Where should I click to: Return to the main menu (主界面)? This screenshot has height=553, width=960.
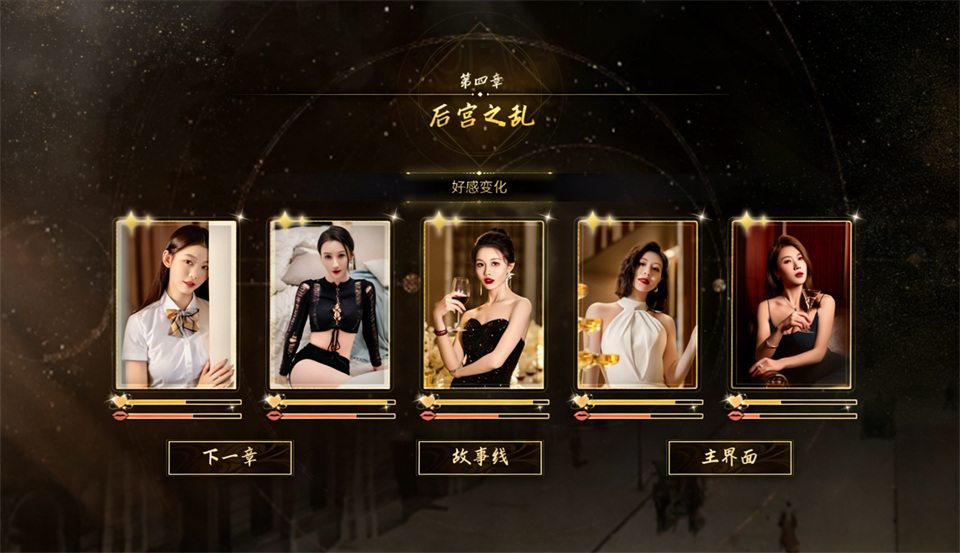click(x=730, y=458)
